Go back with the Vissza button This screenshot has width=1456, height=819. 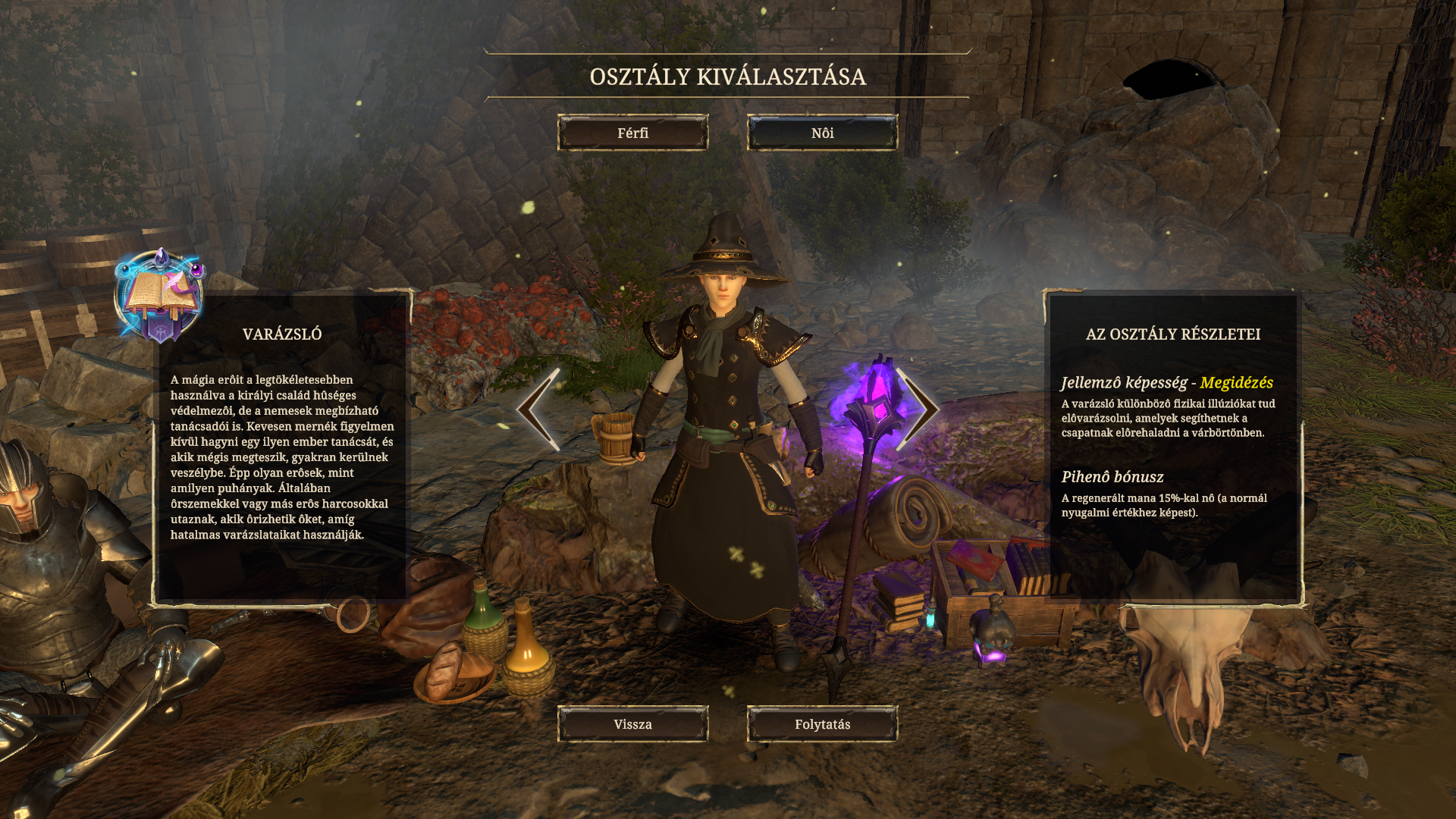tap(632, 724)
